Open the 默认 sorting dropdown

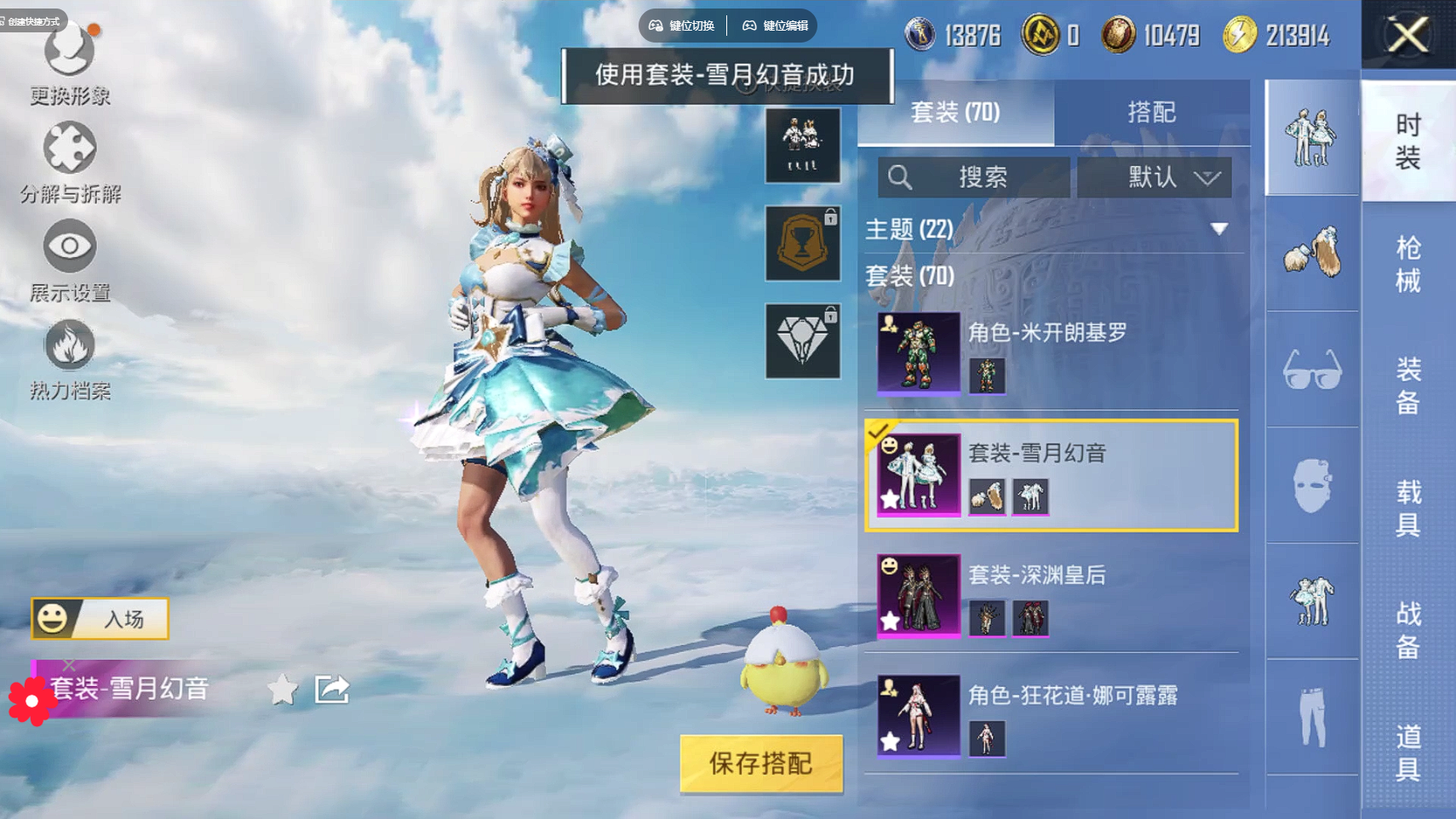pos(1155,177)
